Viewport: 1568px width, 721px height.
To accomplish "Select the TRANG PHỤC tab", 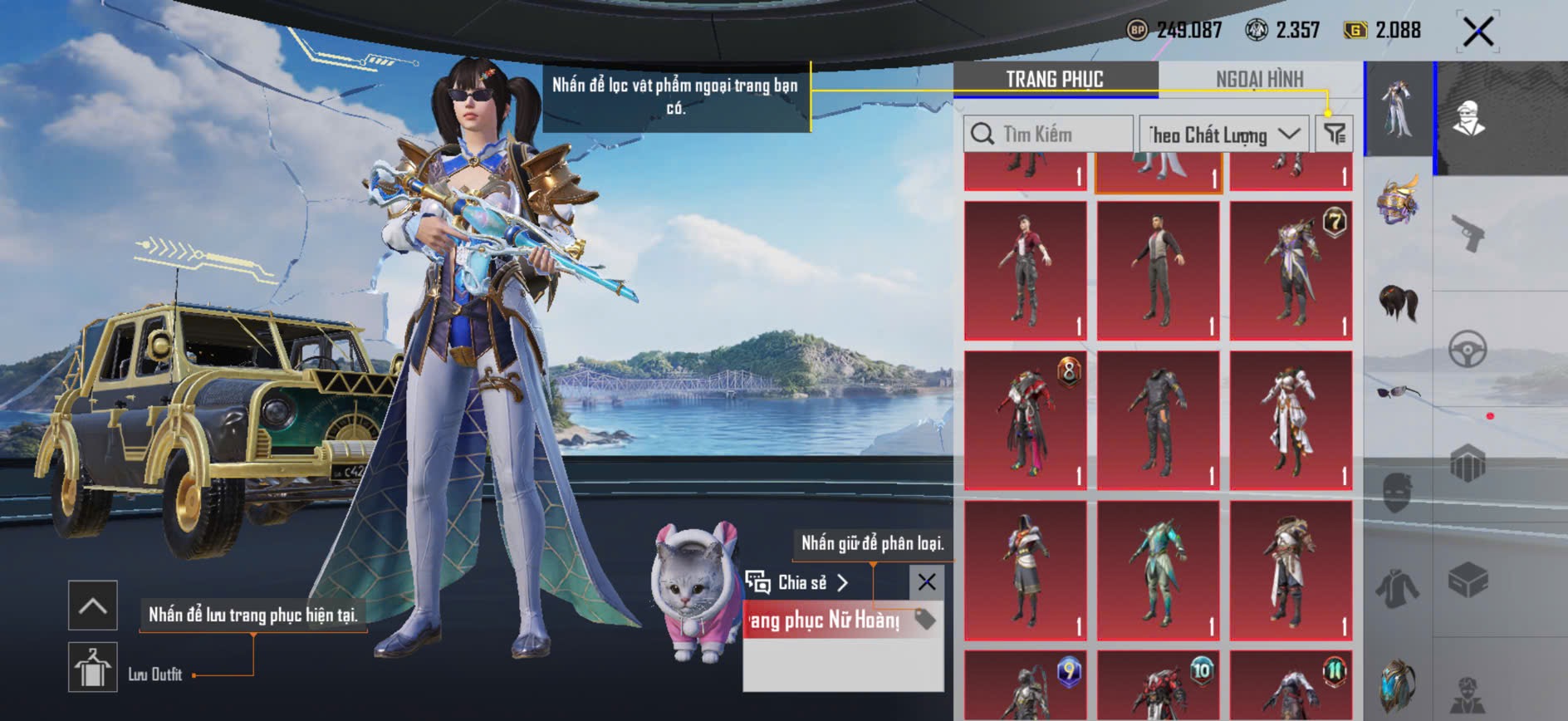I will (1054, 79).
